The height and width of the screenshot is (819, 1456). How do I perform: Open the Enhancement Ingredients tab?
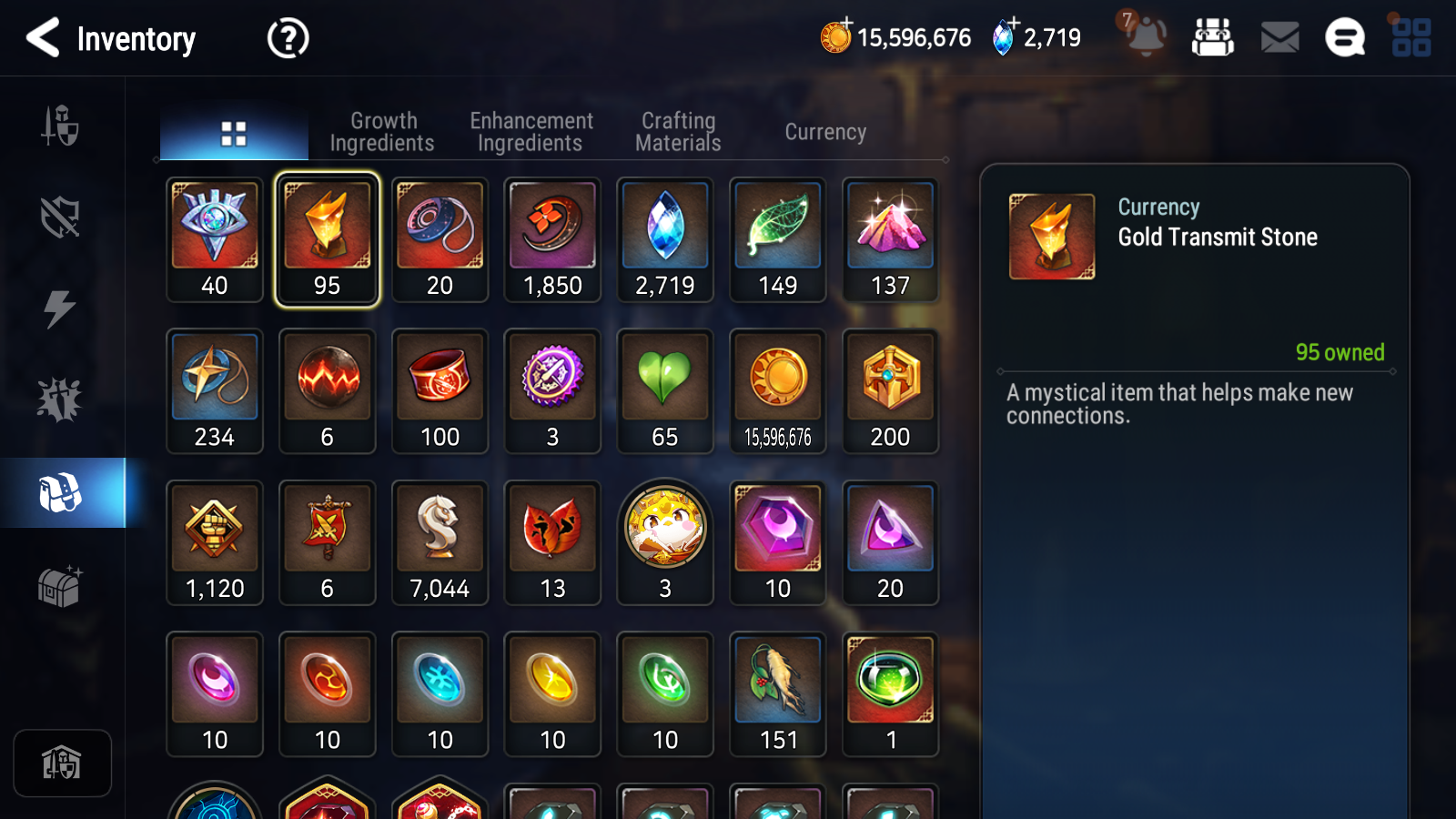click(531, 132)
